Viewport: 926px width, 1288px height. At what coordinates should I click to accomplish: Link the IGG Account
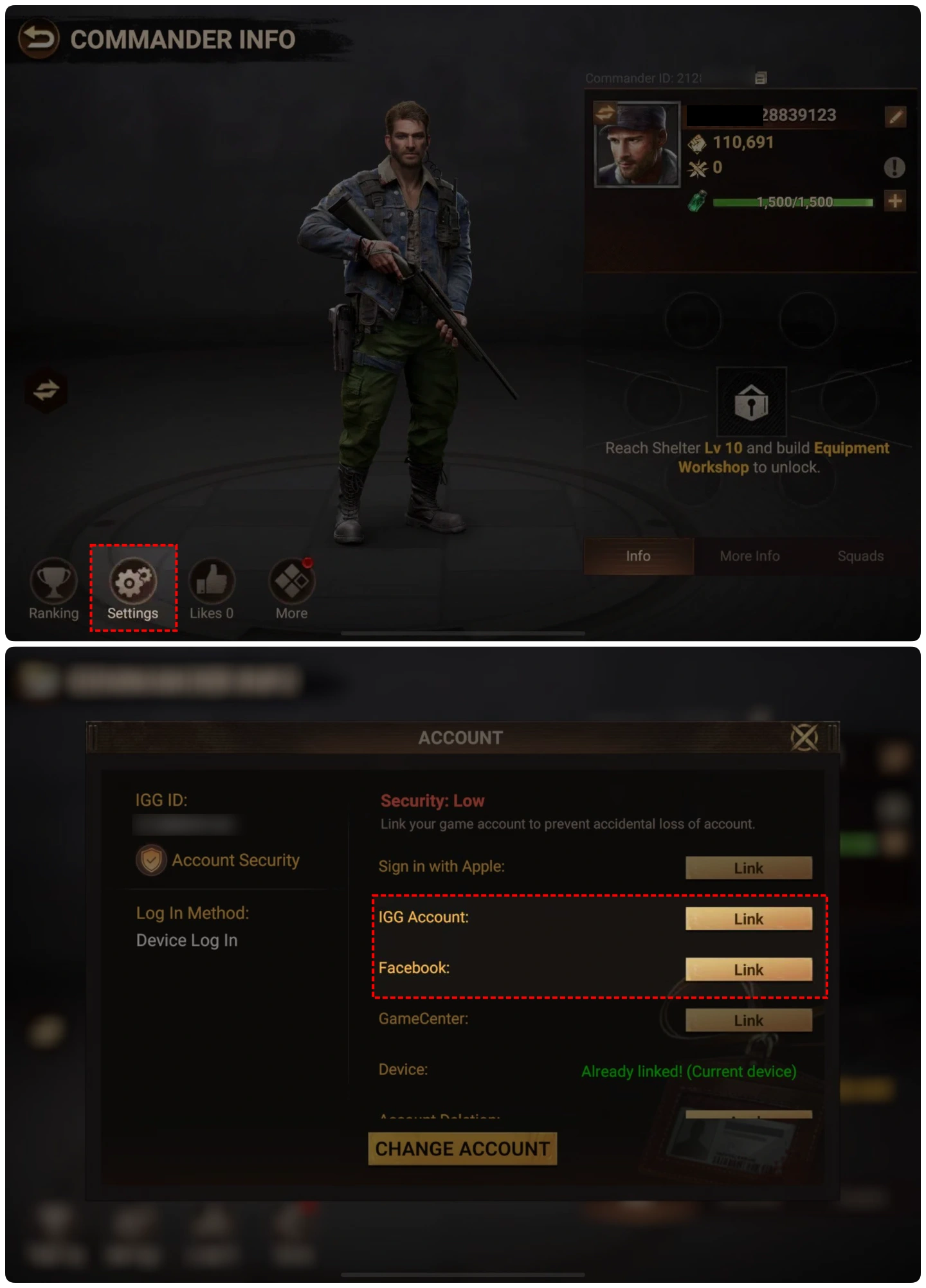coord(749,919)
